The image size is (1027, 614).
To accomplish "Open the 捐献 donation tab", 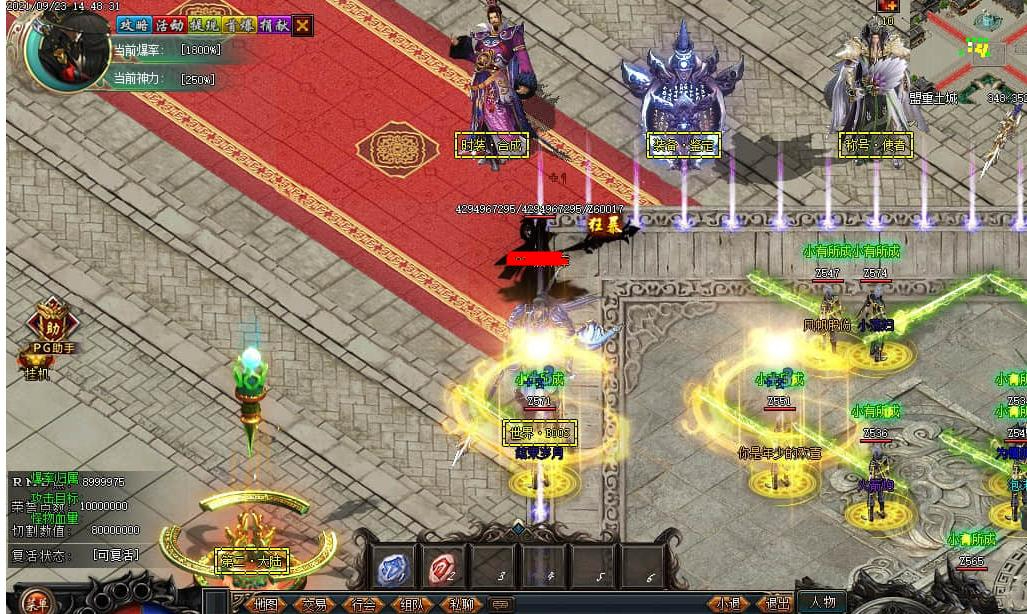I will tap(273, 25).
